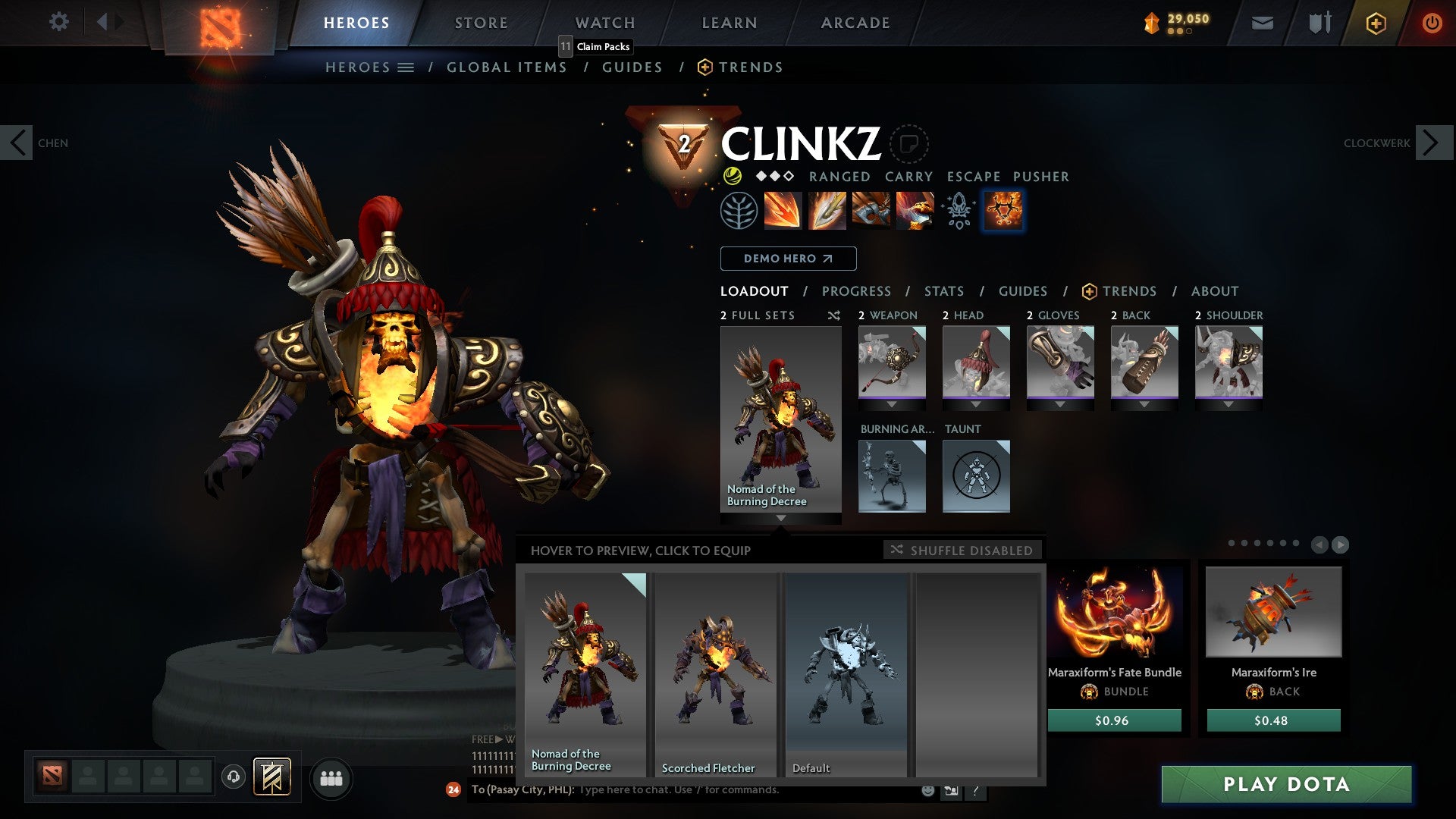This screenshot has height=819, width=1456.
Task: Open the settings gear icon
Action: click(58, 22)
